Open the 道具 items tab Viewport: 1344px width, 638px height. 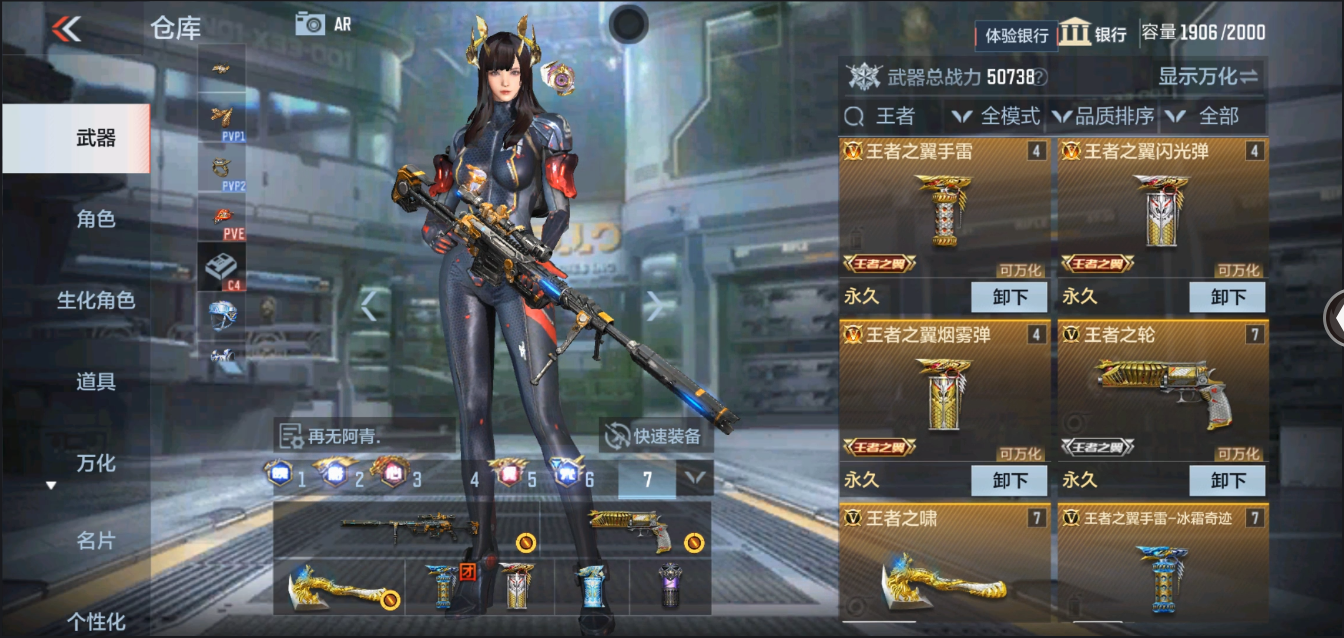point(96,381)
